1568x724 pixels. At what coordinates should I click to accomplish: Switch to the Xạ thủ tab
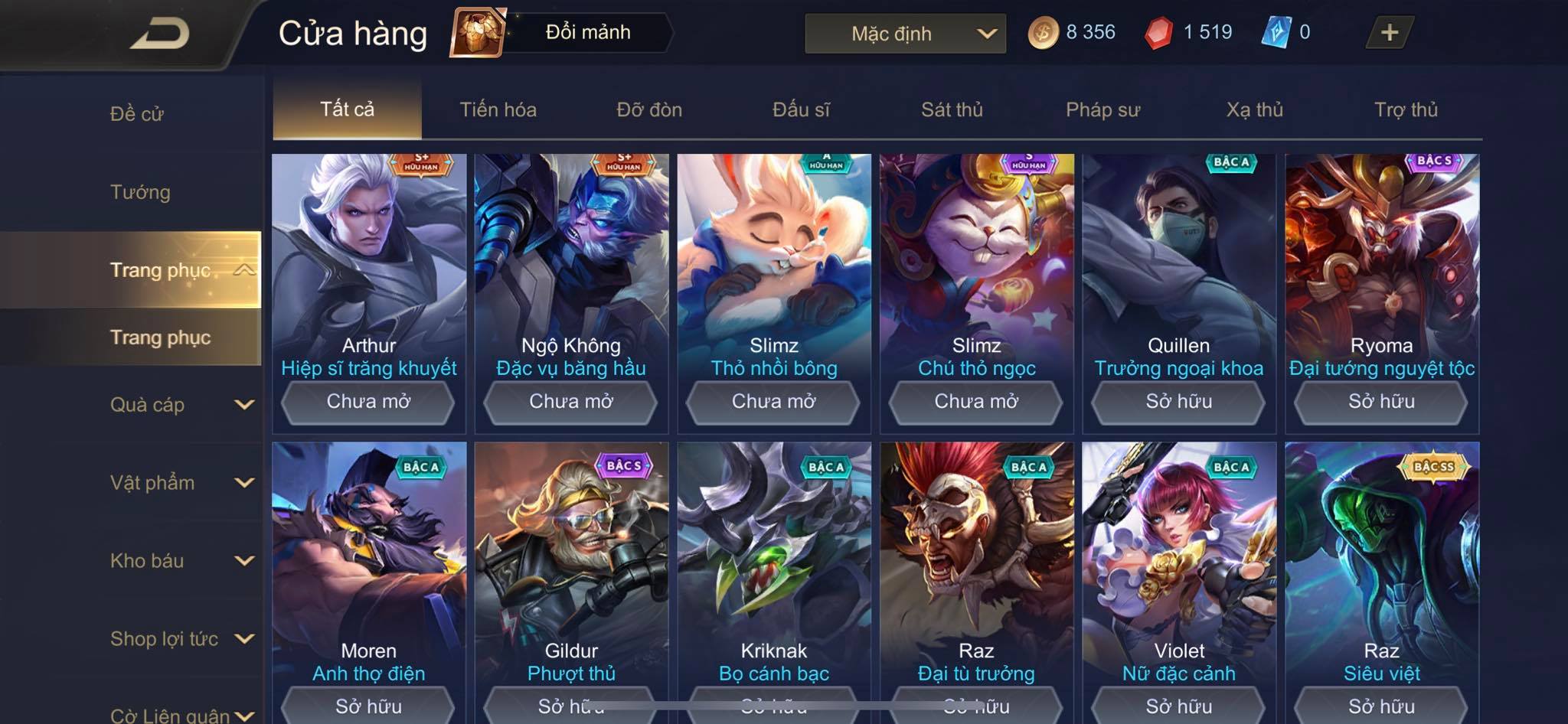click(x=1254, y=109)
